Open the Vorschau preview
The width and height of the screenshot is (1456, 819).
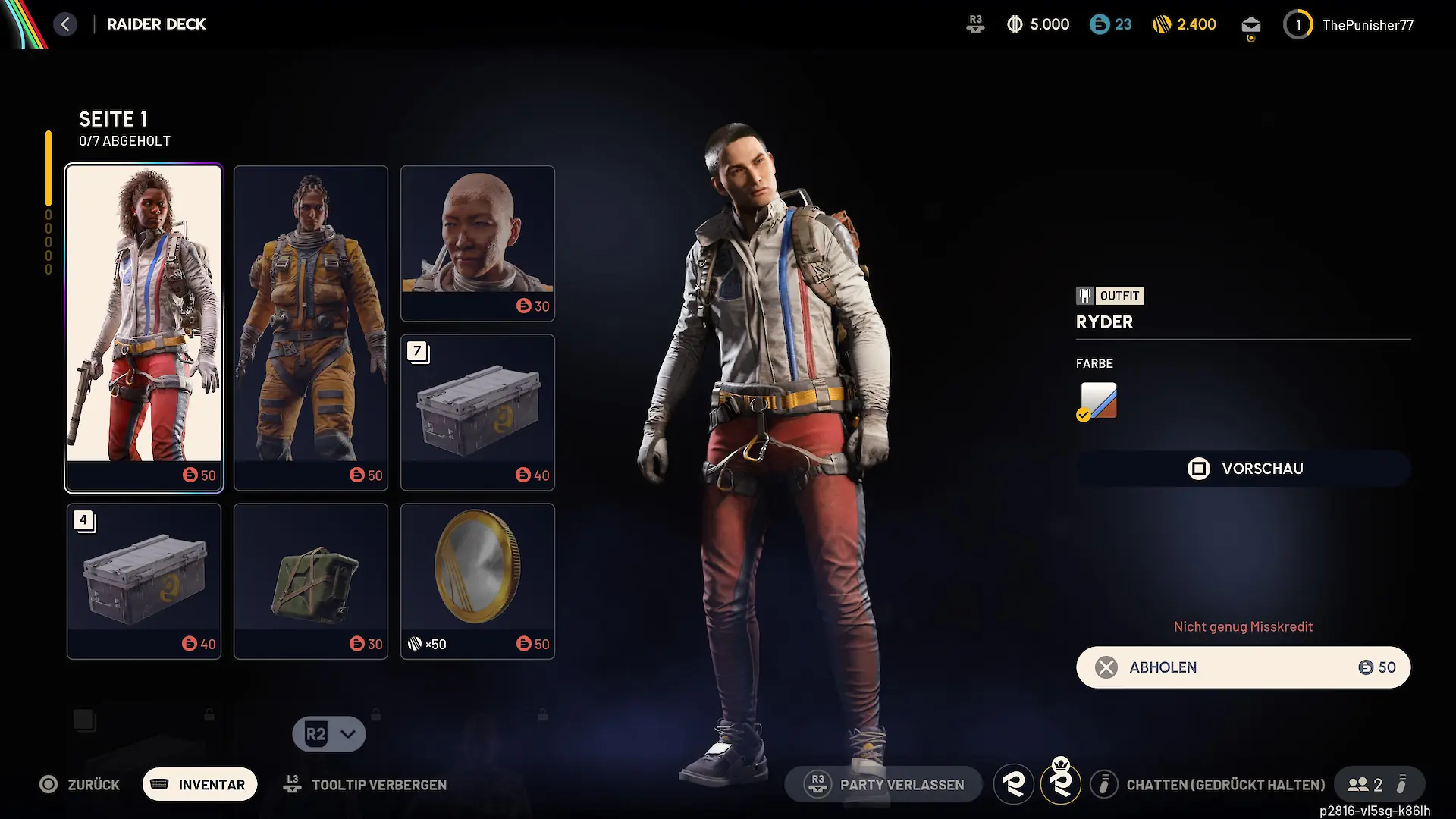[1244, 469]
